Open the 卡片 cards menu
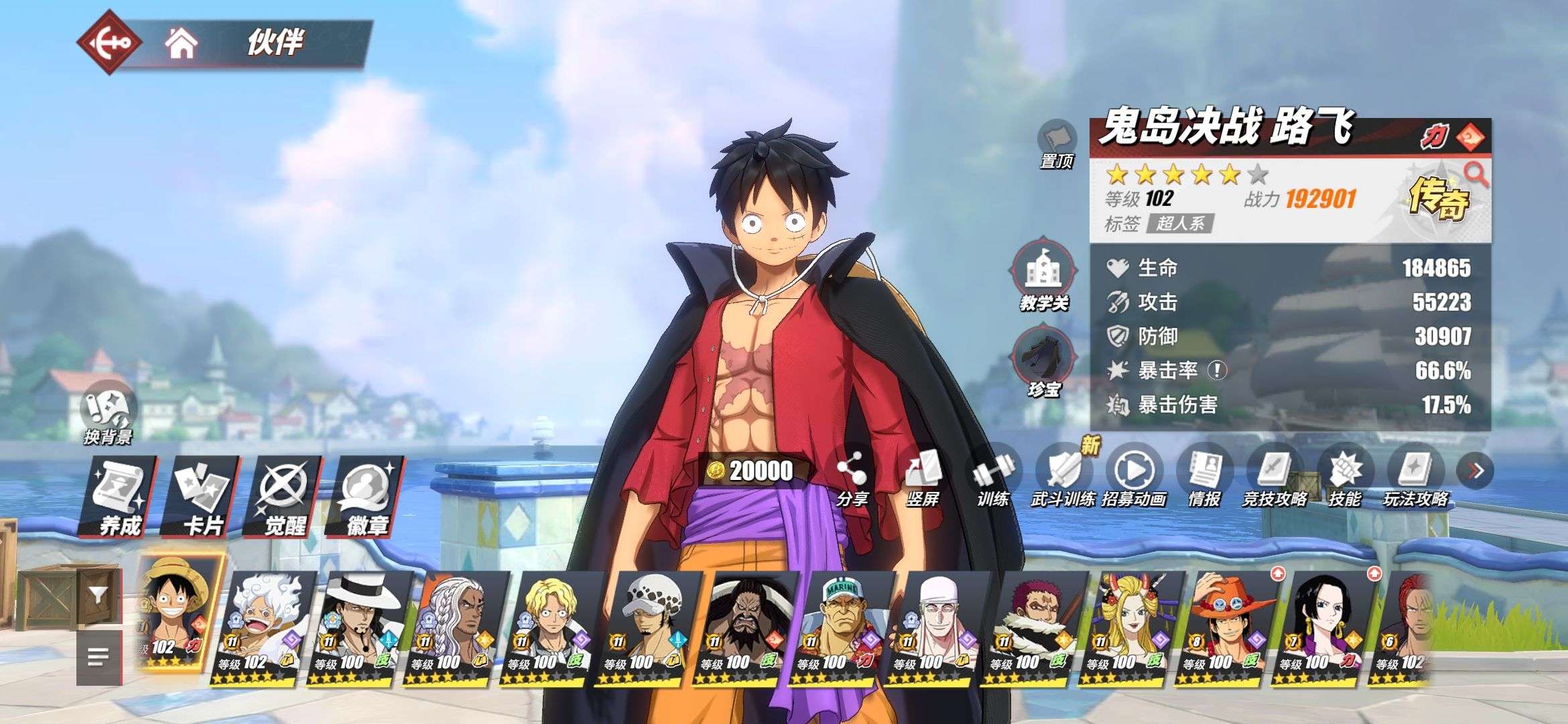Viewport: 1568px width, 724px height. pos(202,496)
